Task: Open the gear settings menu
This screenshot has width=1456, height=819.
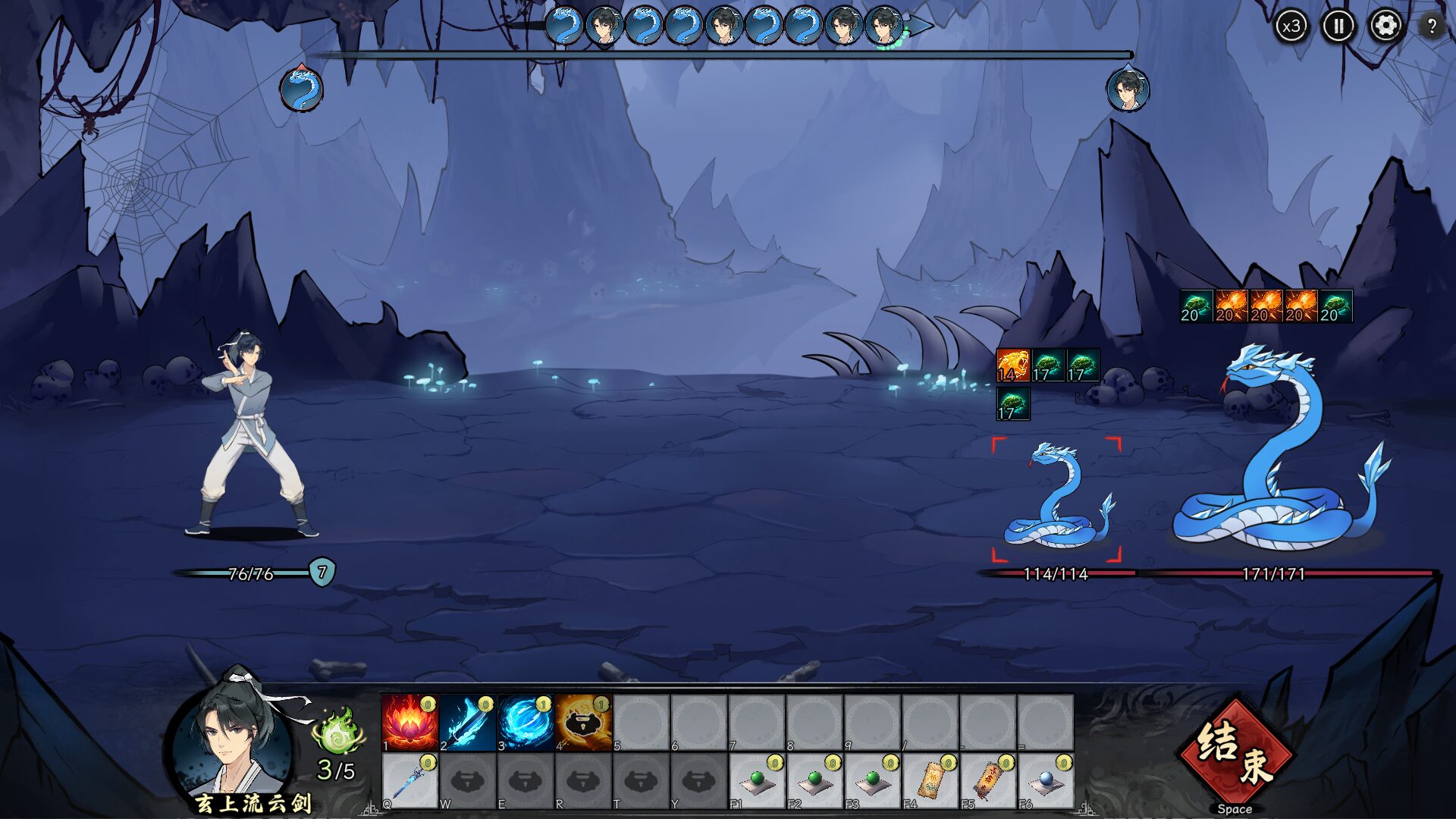Action: 1385,27
